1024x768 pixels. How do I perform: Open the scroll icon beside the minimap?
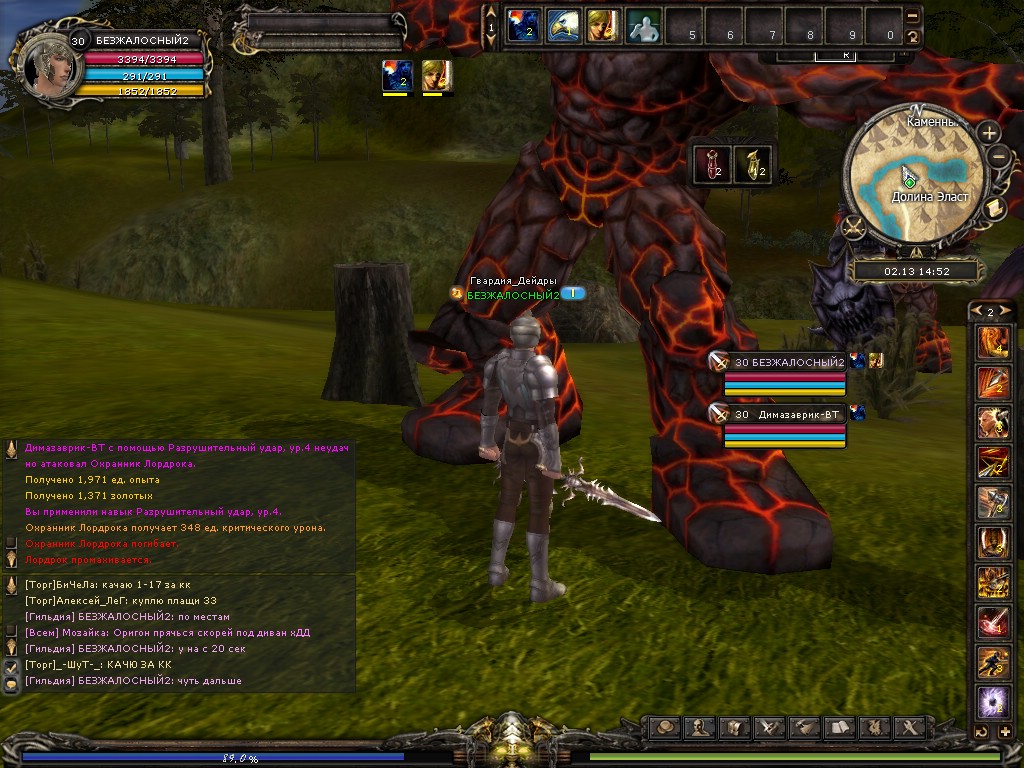[994, 207]
